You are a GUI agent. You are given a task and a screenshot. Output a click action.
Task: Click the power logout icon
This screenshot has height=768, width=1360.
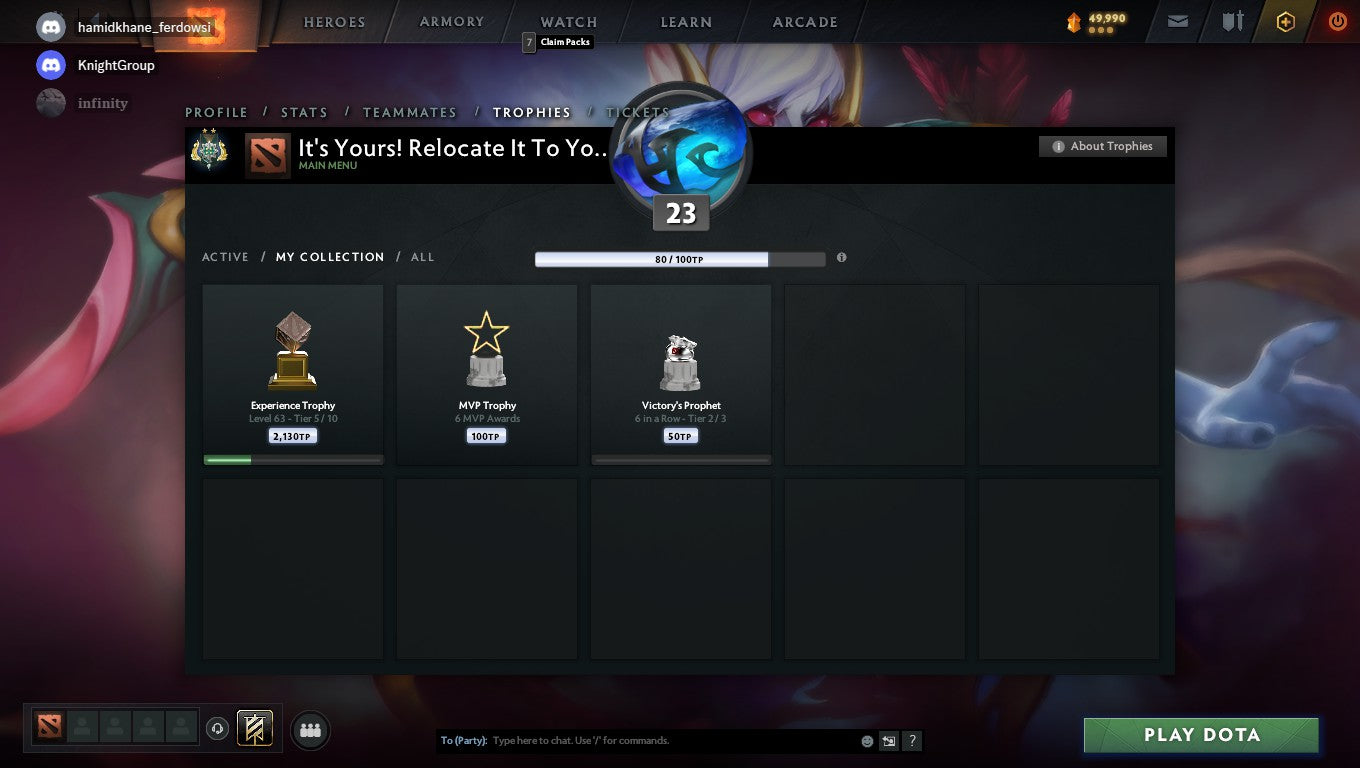pyautogui.click(x=1337, y=21)
